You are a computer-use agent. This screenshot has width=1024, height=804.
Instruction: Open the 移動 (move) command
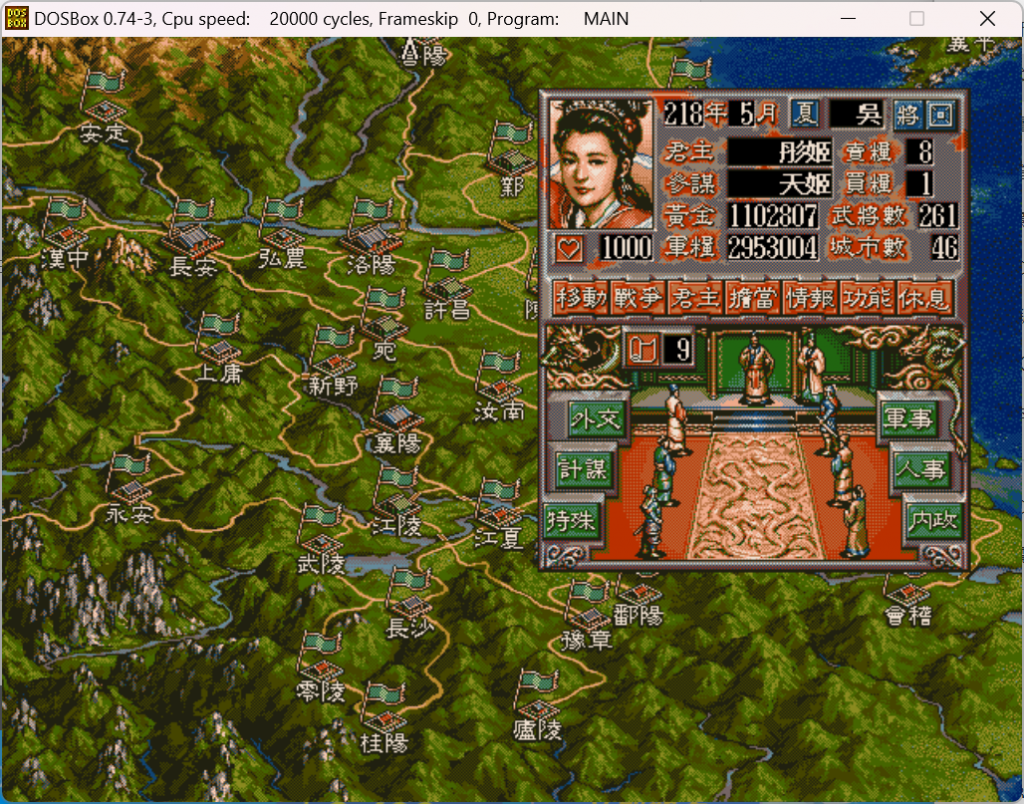581,297
